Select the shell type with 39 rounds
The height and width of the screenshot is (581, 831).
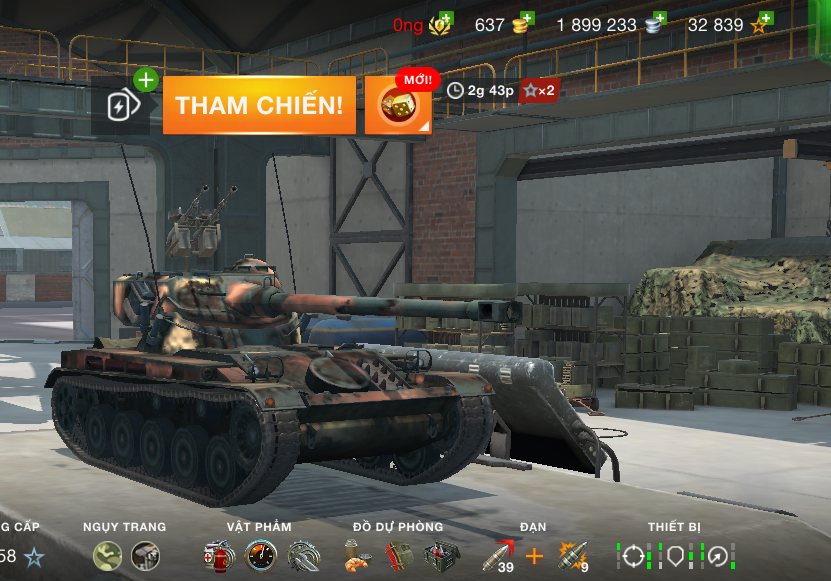pyautogui.click(x=497, y=556)
